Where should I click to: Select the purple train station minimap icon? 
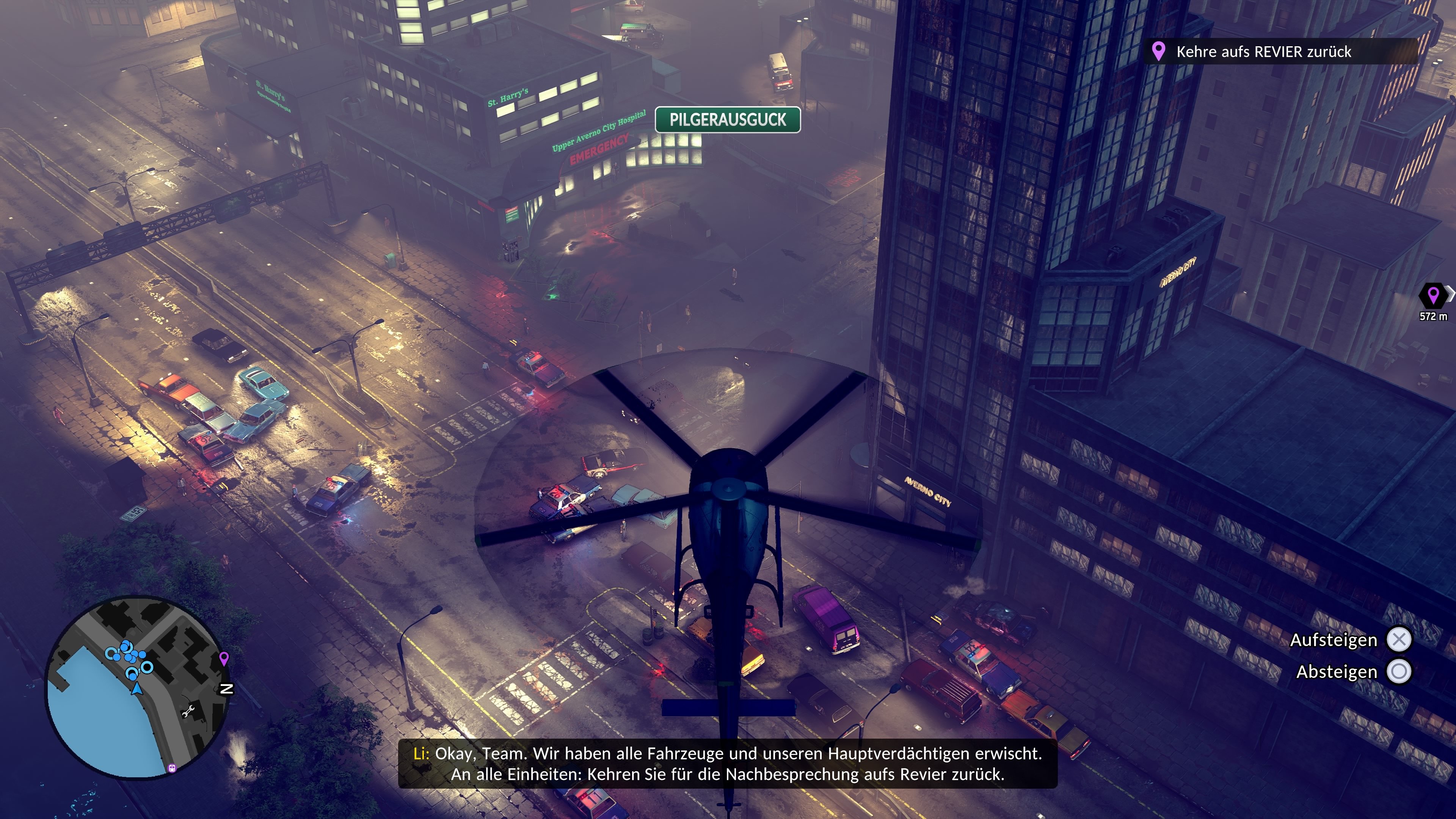173,768
